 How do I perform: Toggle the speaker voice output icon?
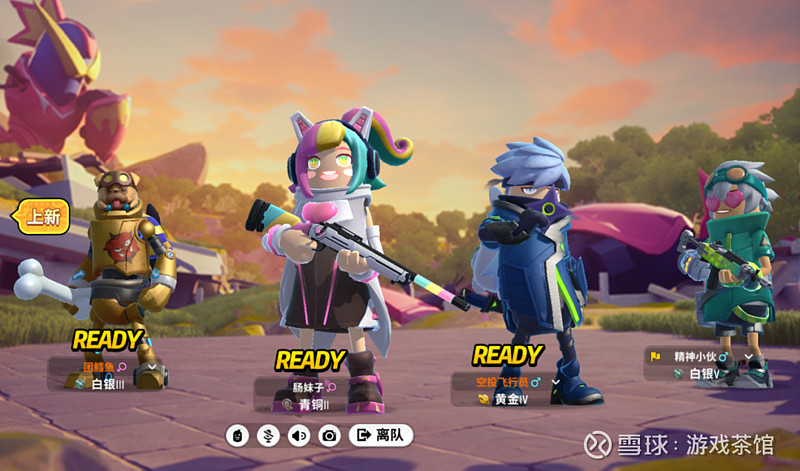(298, 435)
